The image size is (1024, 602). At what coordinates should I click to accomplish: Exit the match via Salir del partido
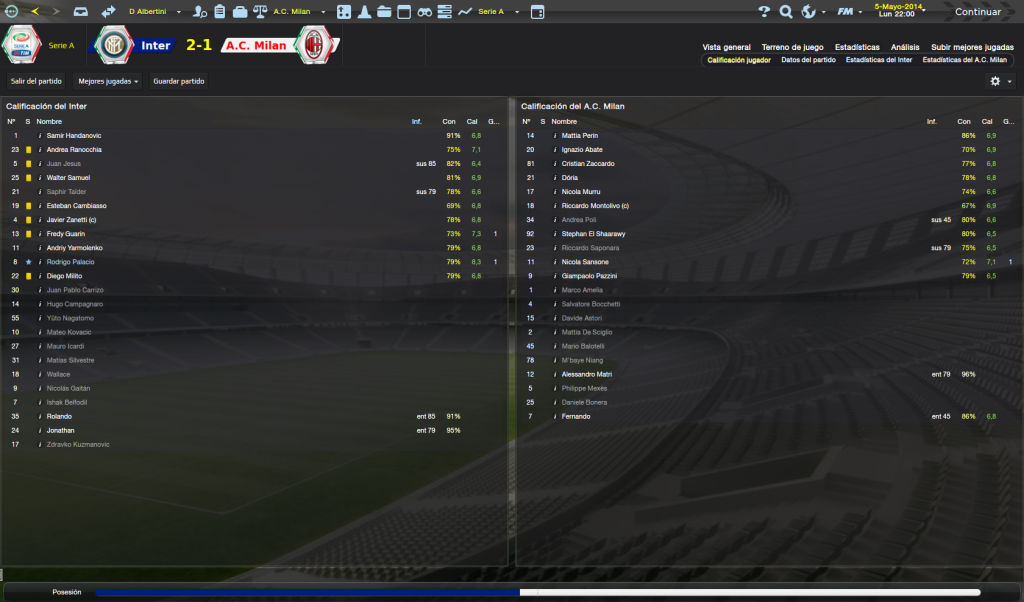click(36, 81)
